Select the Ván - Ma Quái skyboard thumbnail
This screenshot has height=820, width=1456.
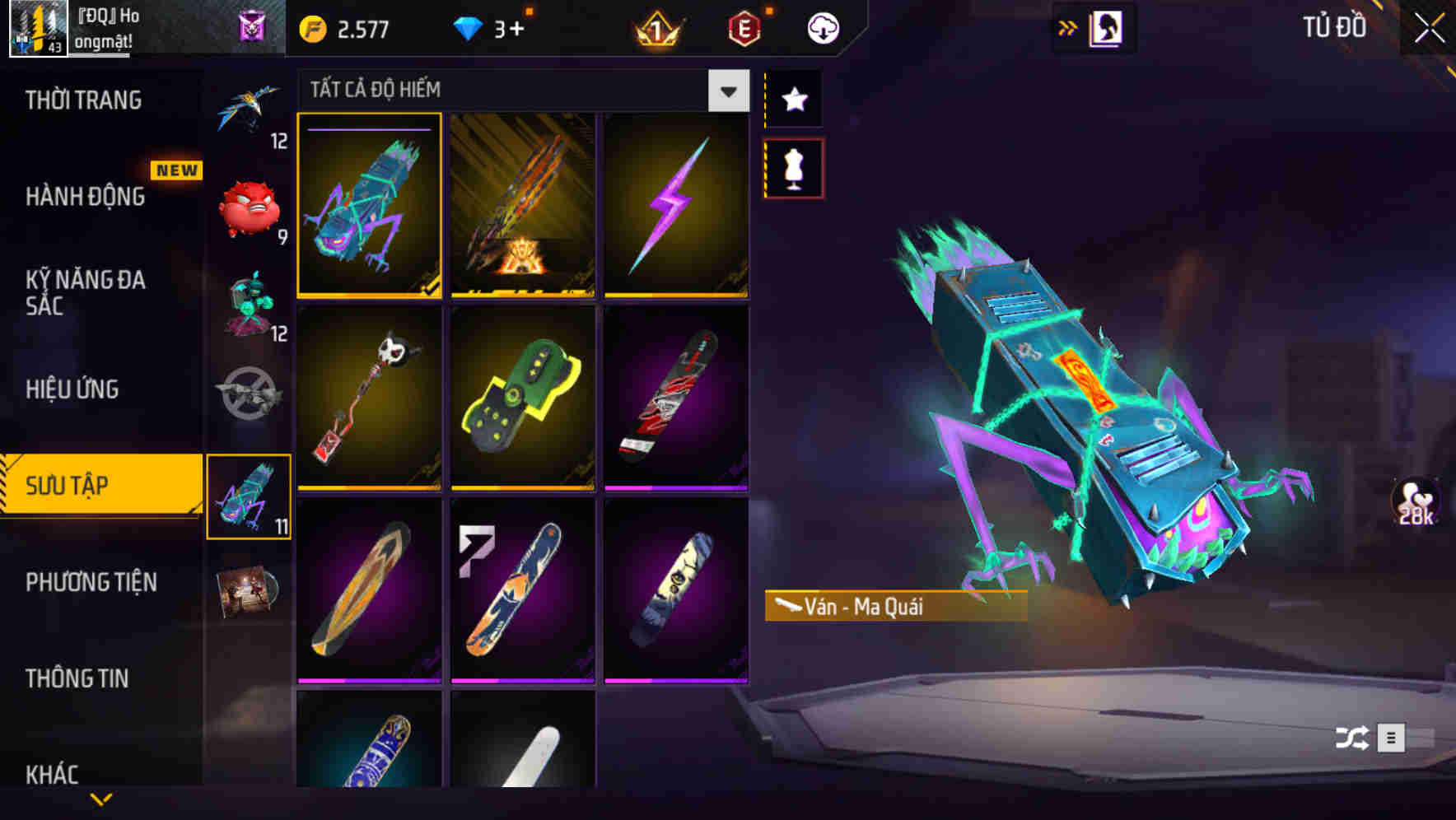pos(370,206)
